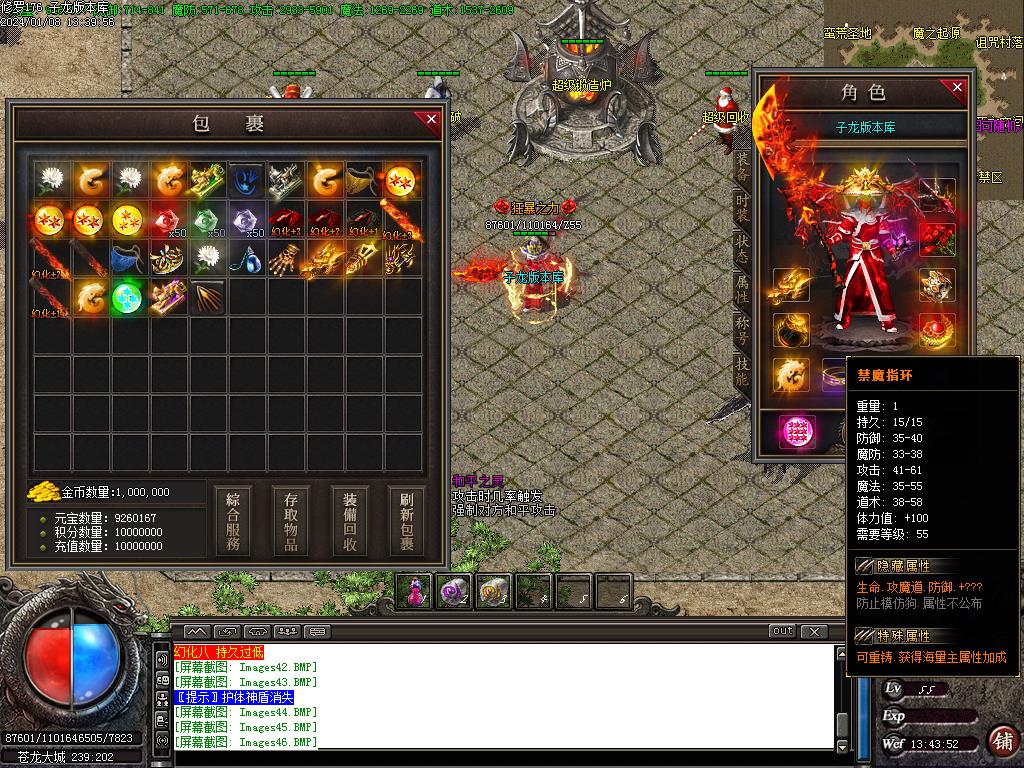Switch to the 状态 status tab
Viewport: 1024px width, 768px height.
pyautogui.click(x=741, y=249)
